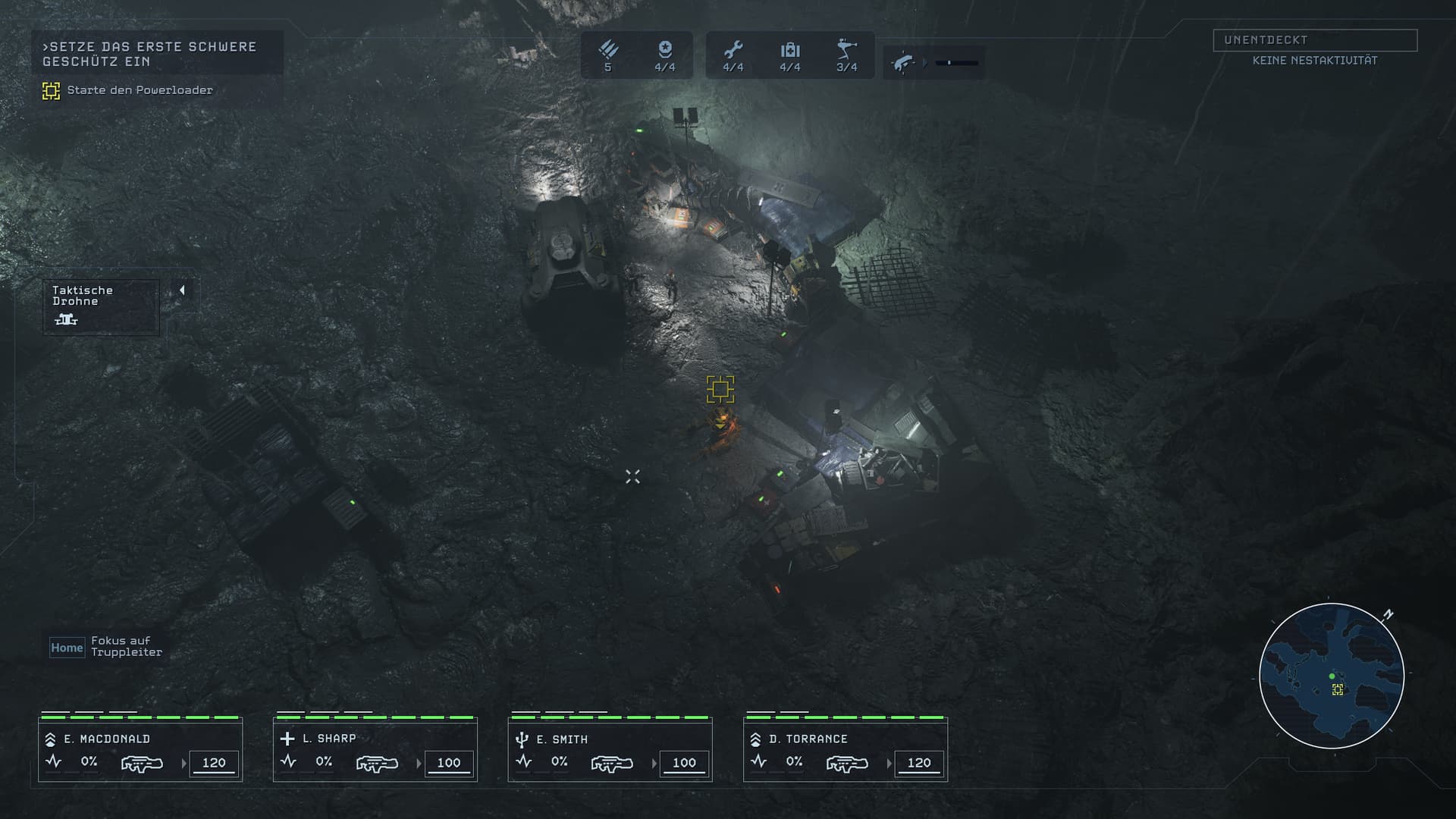Select the wrench tools resource icon
This screenshot has width=1456, height=819.
click(733, 51)
